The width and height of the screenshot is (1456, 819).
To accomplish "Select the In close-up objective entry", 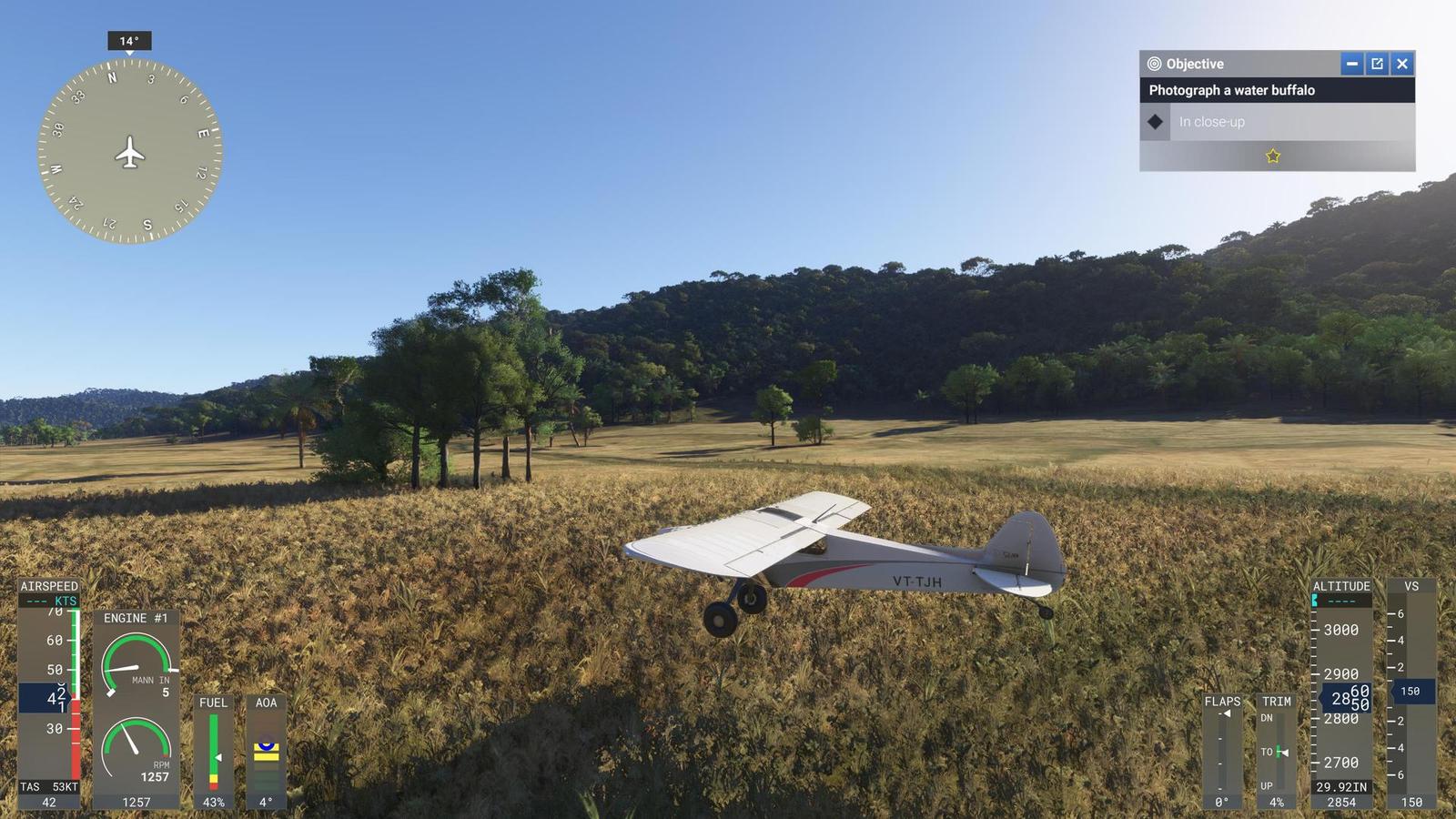I will pyautogui.click(x=1210, y=121).
